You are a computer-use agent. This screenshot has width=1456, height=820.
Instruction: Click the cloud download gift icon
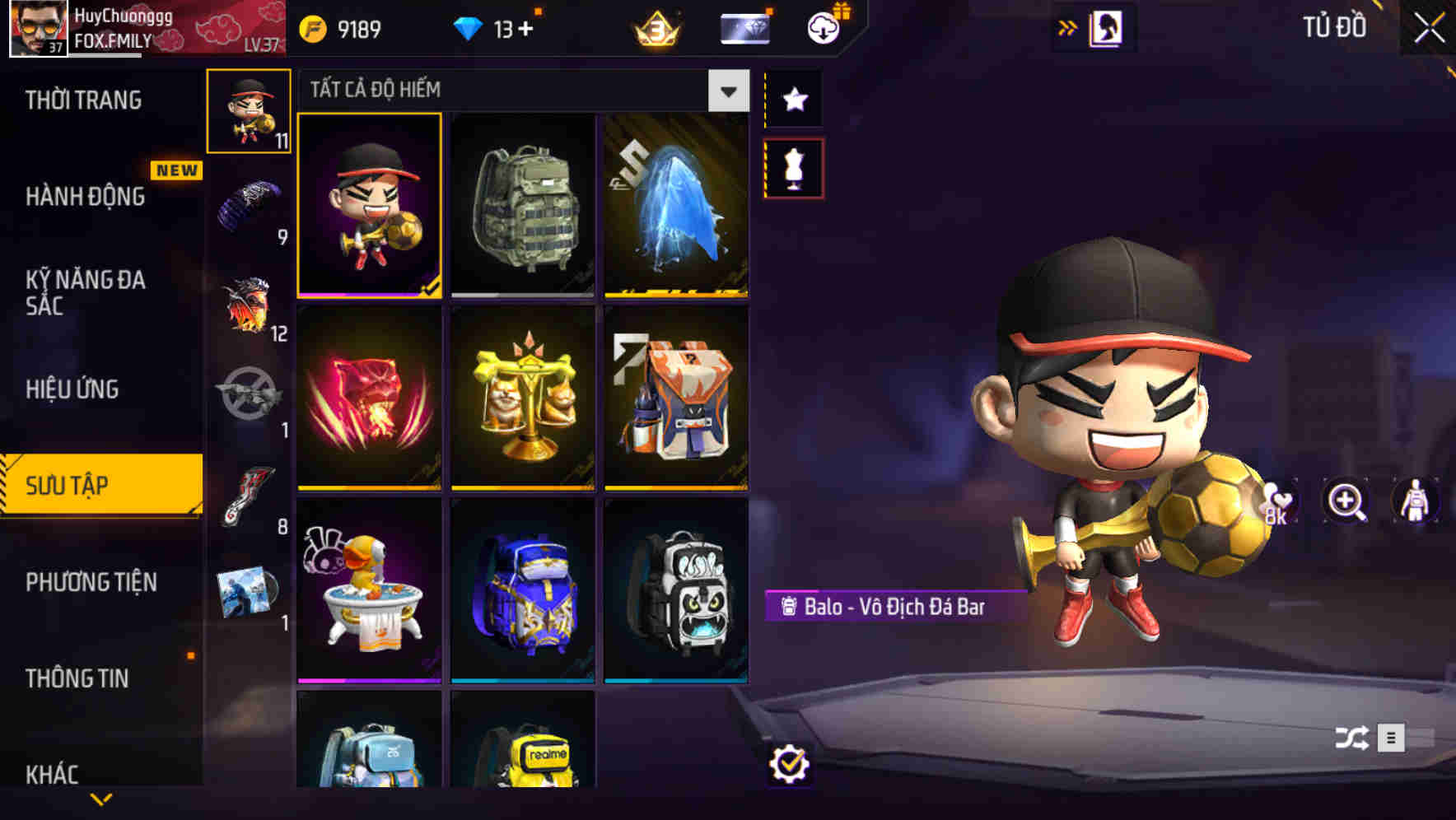[x=823, y=27]
